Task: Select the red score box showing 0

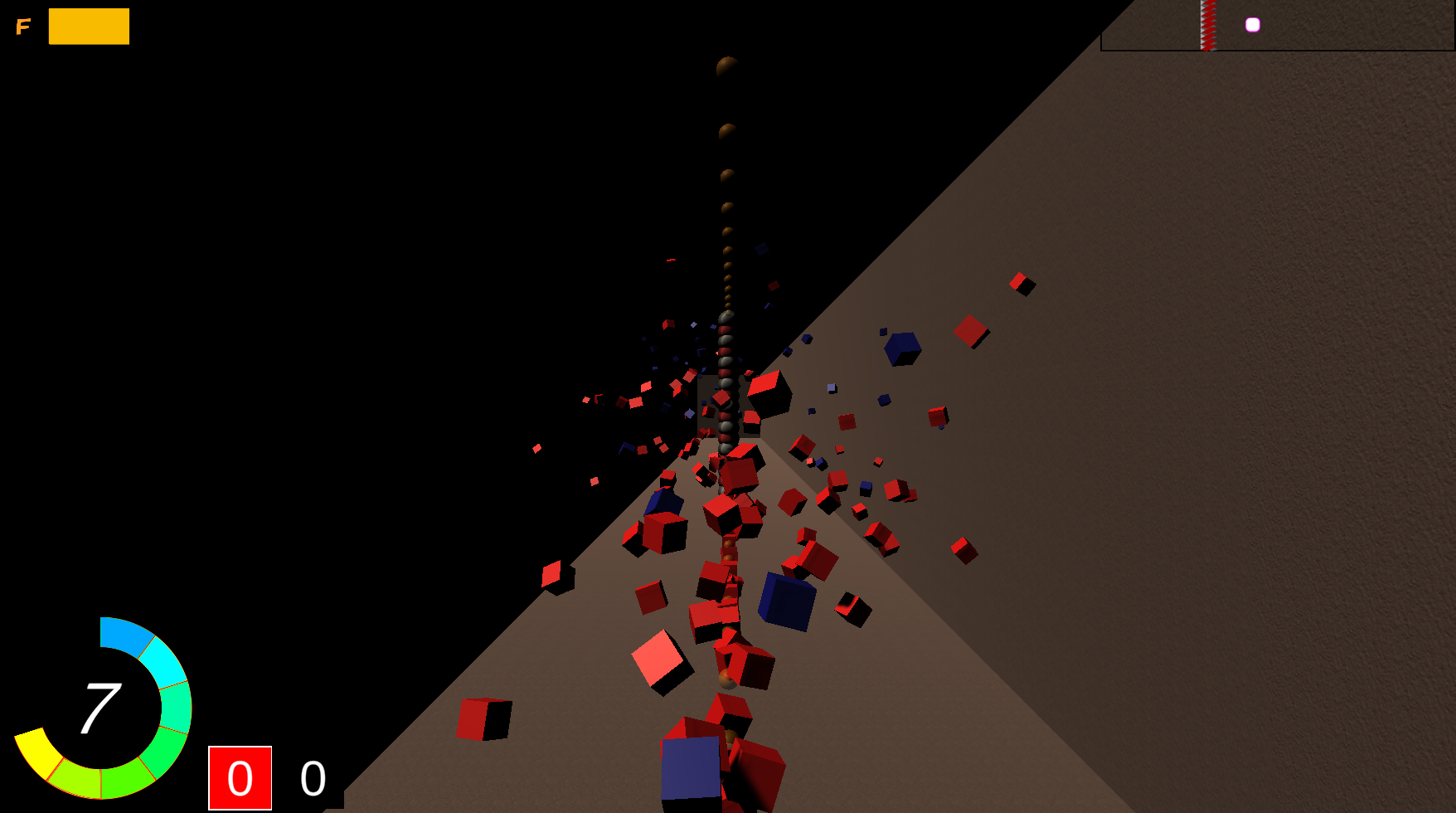Action: pos(240,780)
